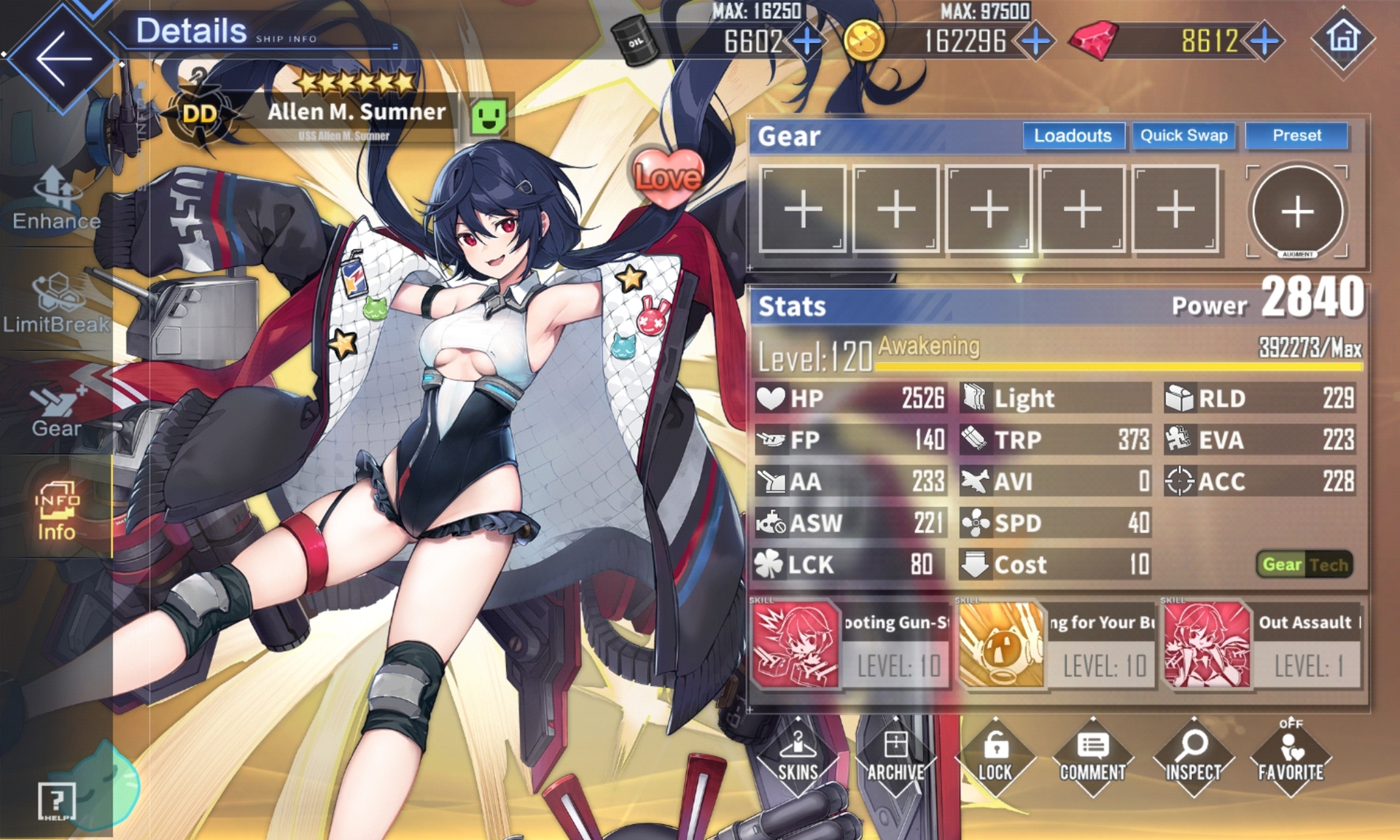
Task: Select the Info tab
Action: pos(56,512)
